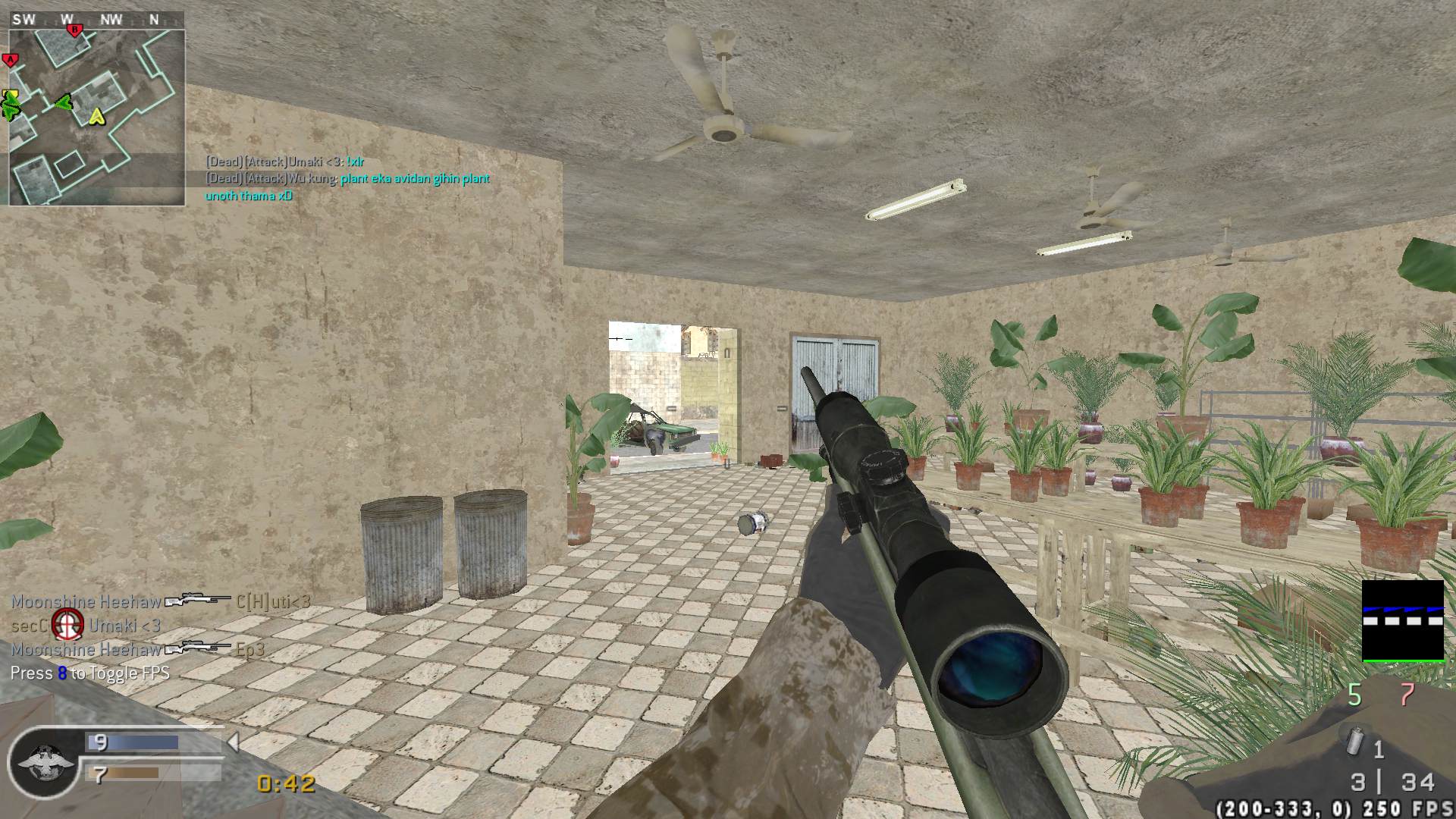
Task: Select the kill feed row for C[H]uti<3
Action: point(161,602)
